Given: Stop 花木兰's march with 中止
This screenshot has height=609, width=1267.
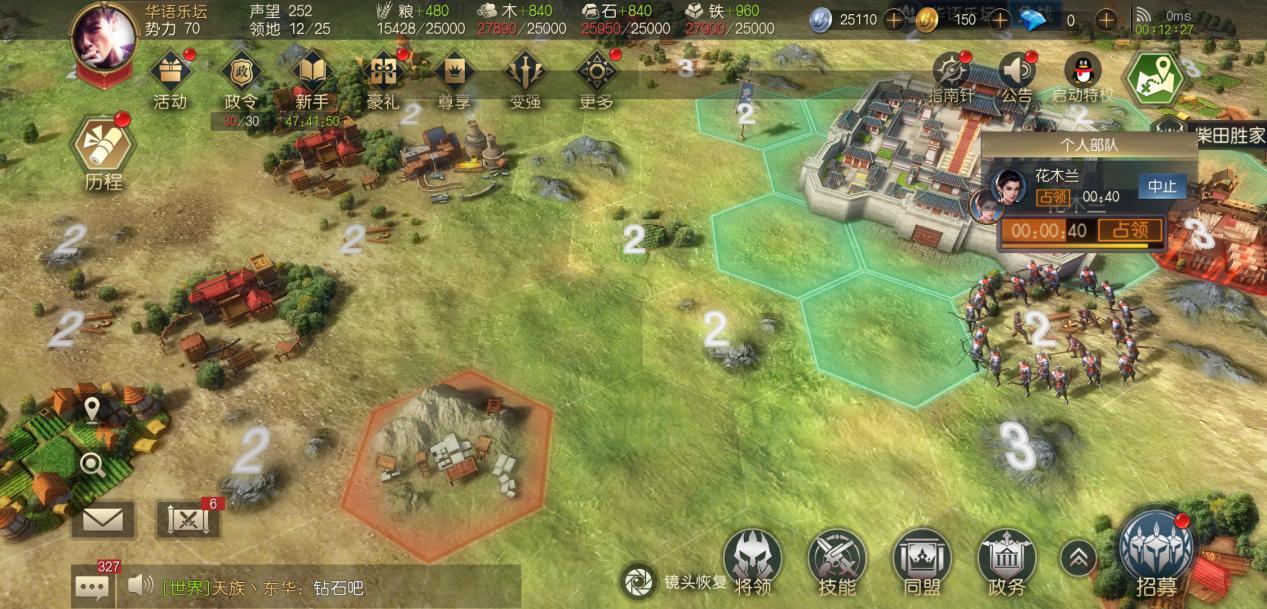Looking at the screenshot, I should [x=1162, y=187].
